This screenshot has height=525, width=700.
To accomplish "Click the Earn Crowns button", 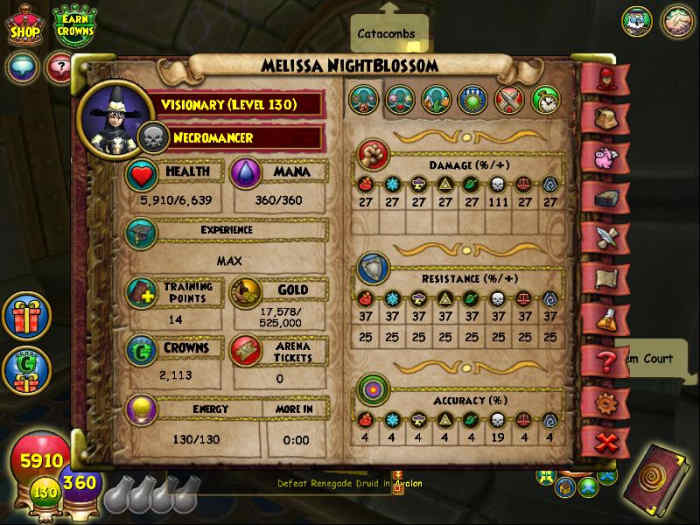I will point(74,27).
